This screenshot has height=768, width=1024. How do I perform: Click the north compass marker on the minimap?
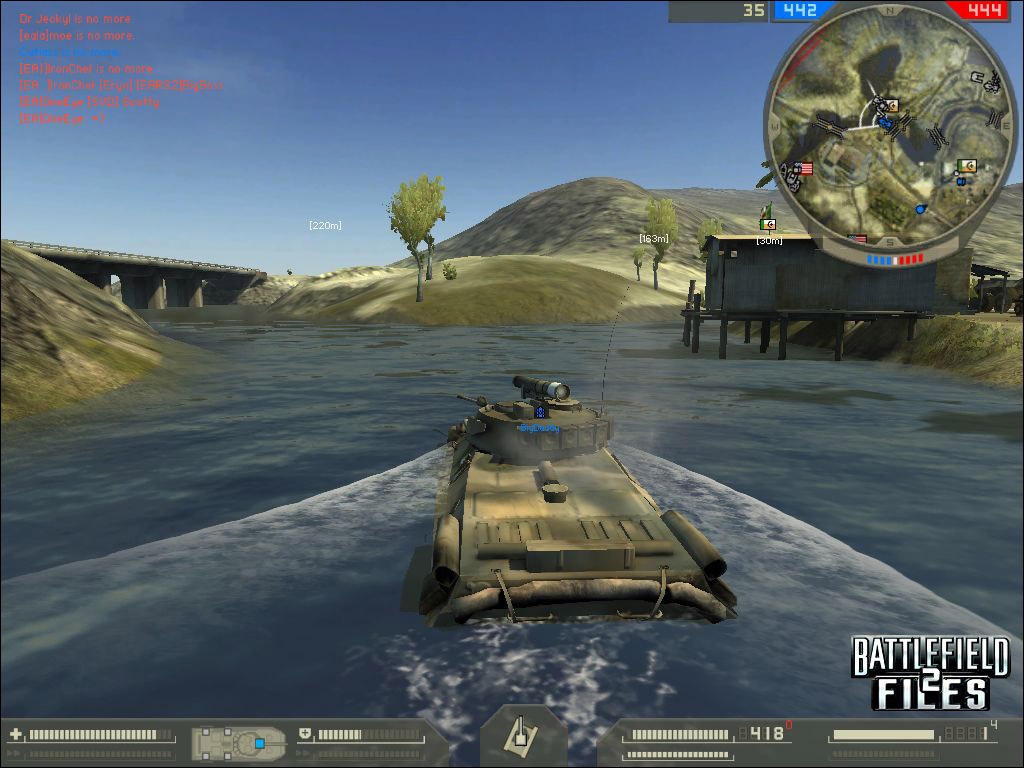889,10
